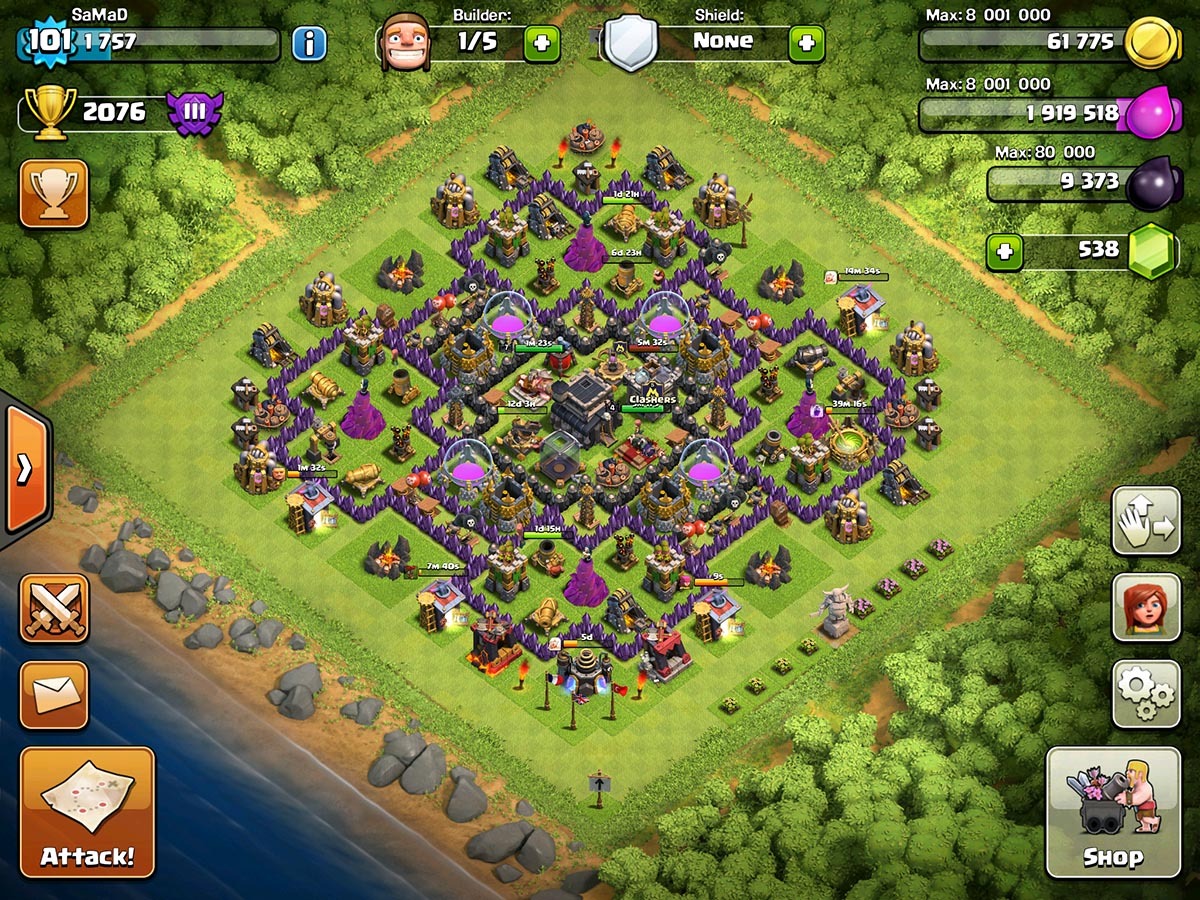Toggle village edit mode hand button

[x=1146, y=521]
